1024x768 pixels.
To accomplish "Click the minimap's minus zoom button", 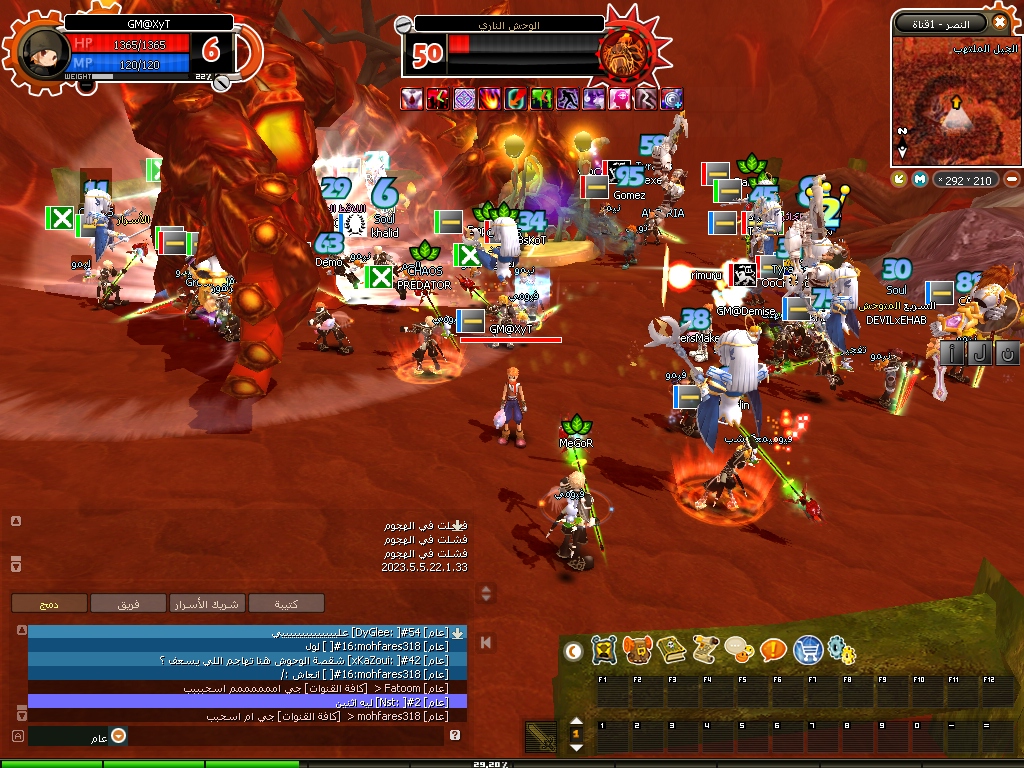I will tap(1011, 179).
